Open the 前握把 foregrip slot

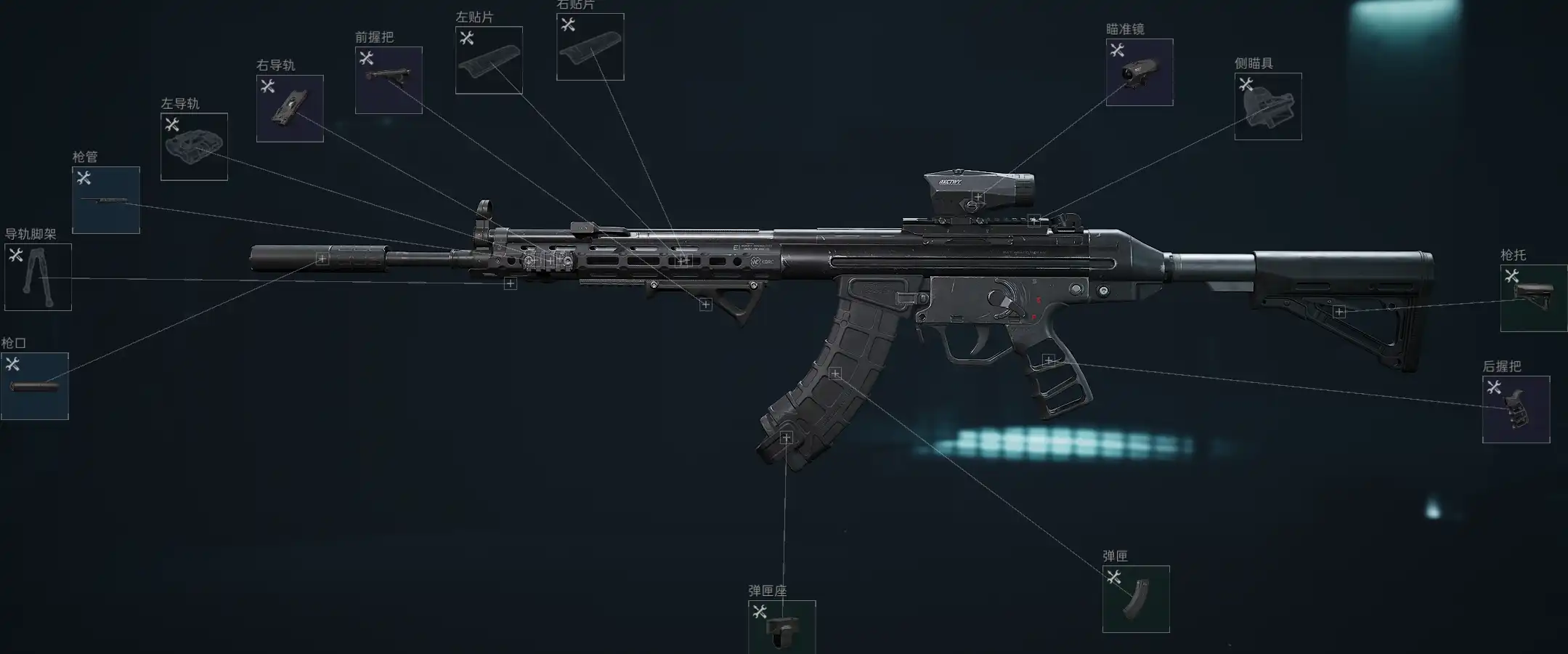click(389, 80)
